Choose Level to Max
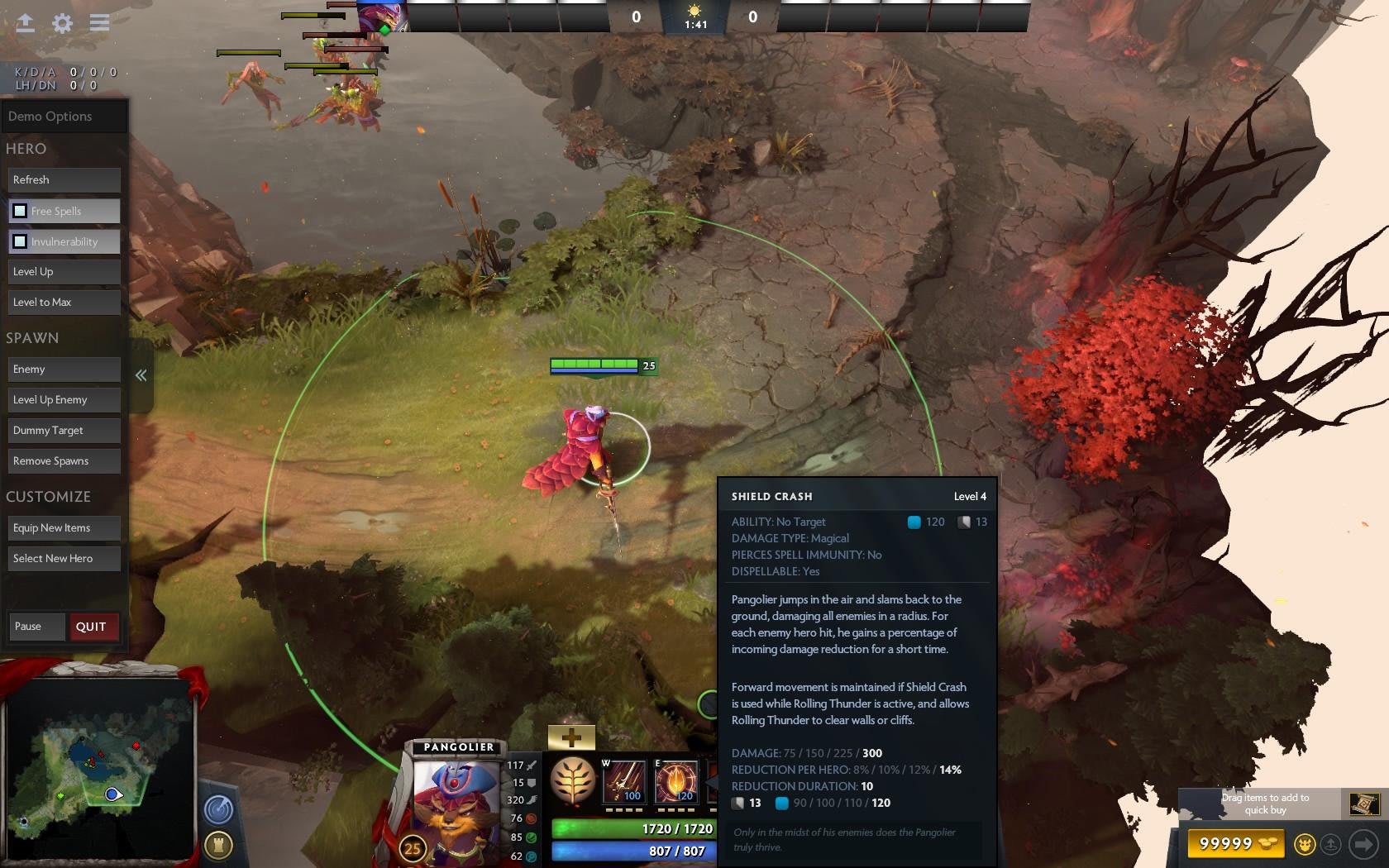The height and width of the screenshot is (868, 1389). pos(64,303)
